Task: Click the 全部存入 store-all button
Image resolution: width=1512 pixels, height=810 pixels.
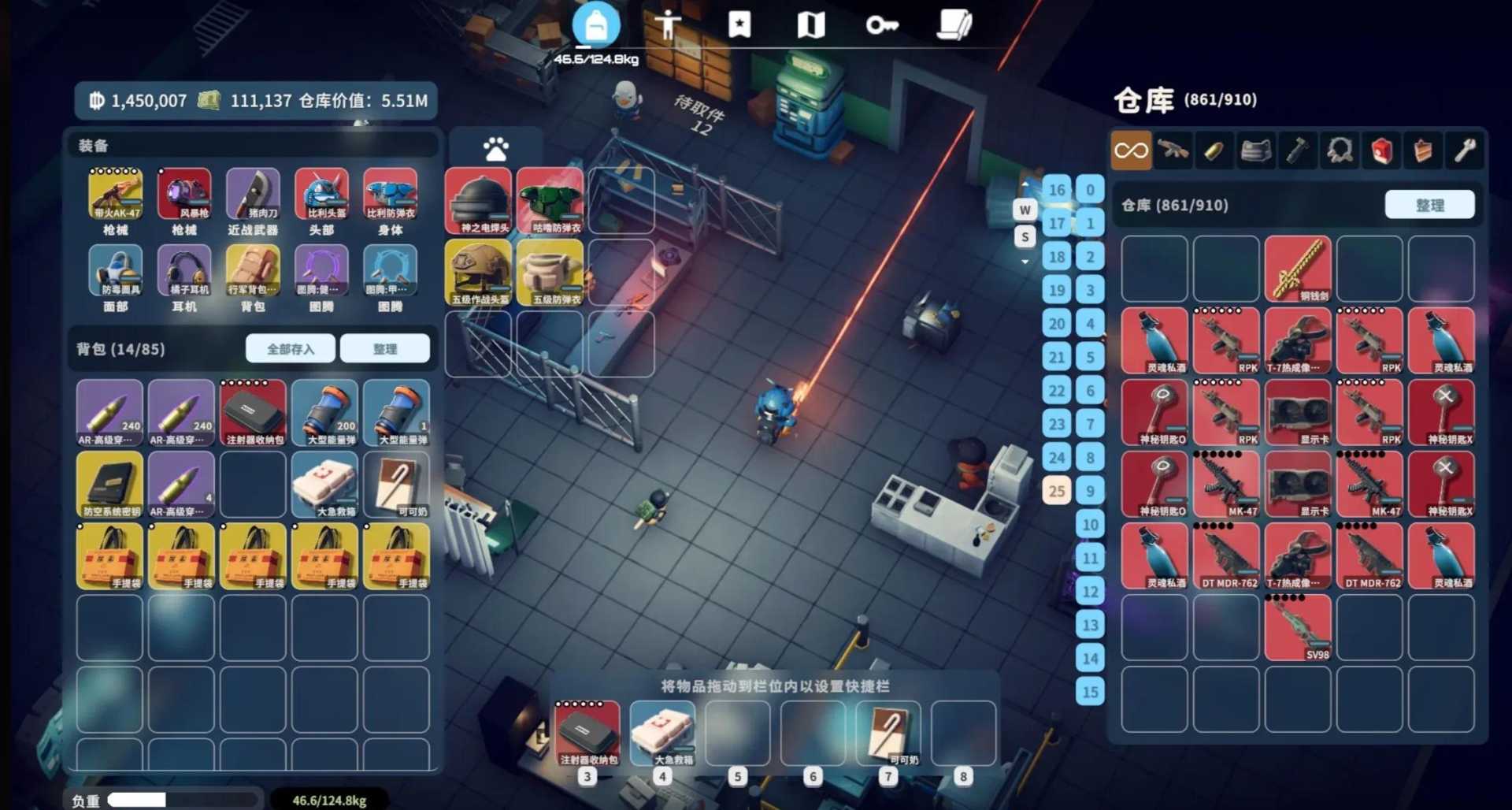Action: (x=290, y=347)
